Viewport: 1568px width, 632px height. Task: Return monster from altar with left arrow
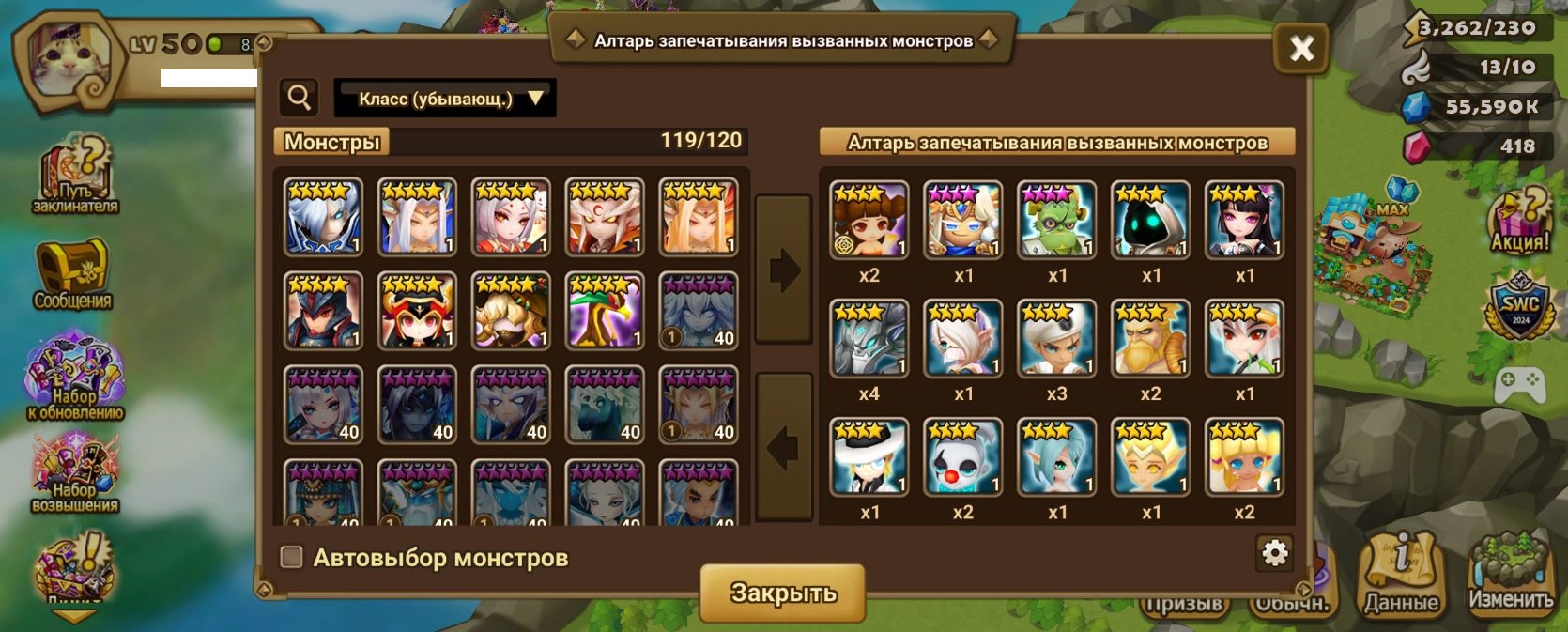tap(784, 447)
